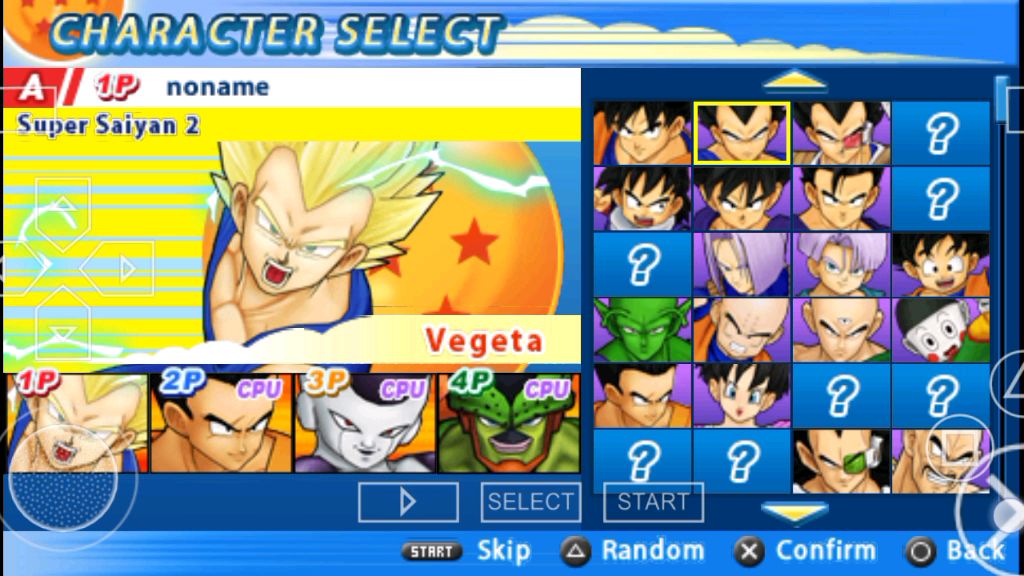Screen dimensions: 1024x576
Task: Select bald Krillin's portrait in the roster
Action: [x=742, y=329]
